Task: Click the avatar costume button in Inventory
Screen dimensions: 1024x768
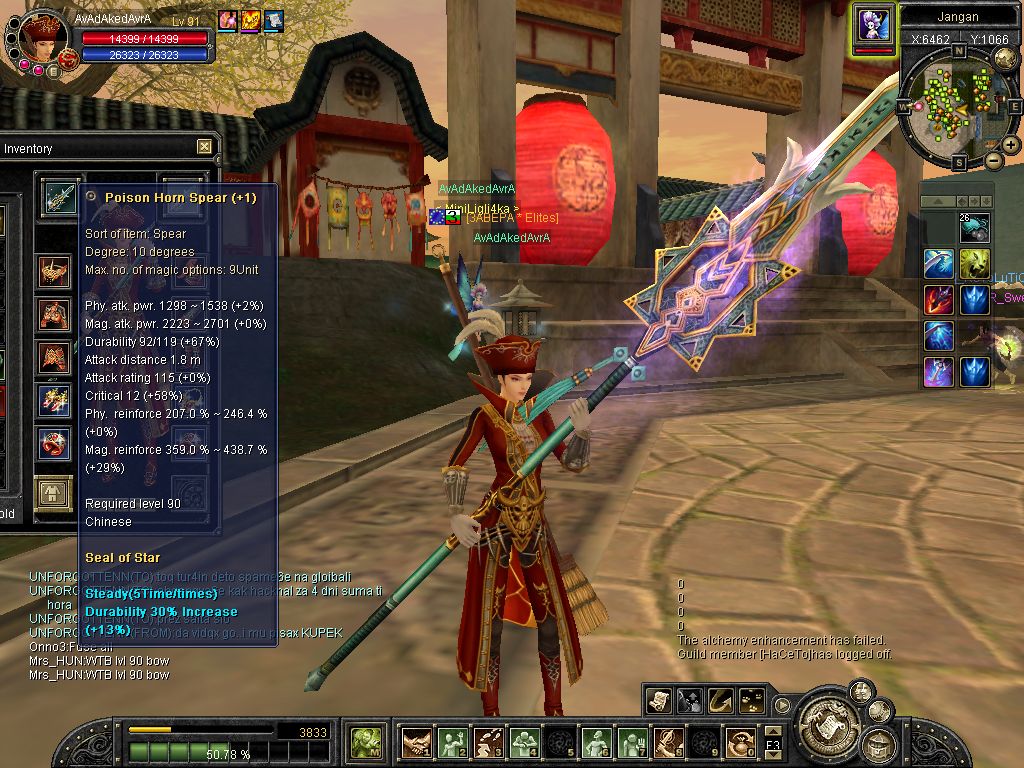Action: point(52,493)
